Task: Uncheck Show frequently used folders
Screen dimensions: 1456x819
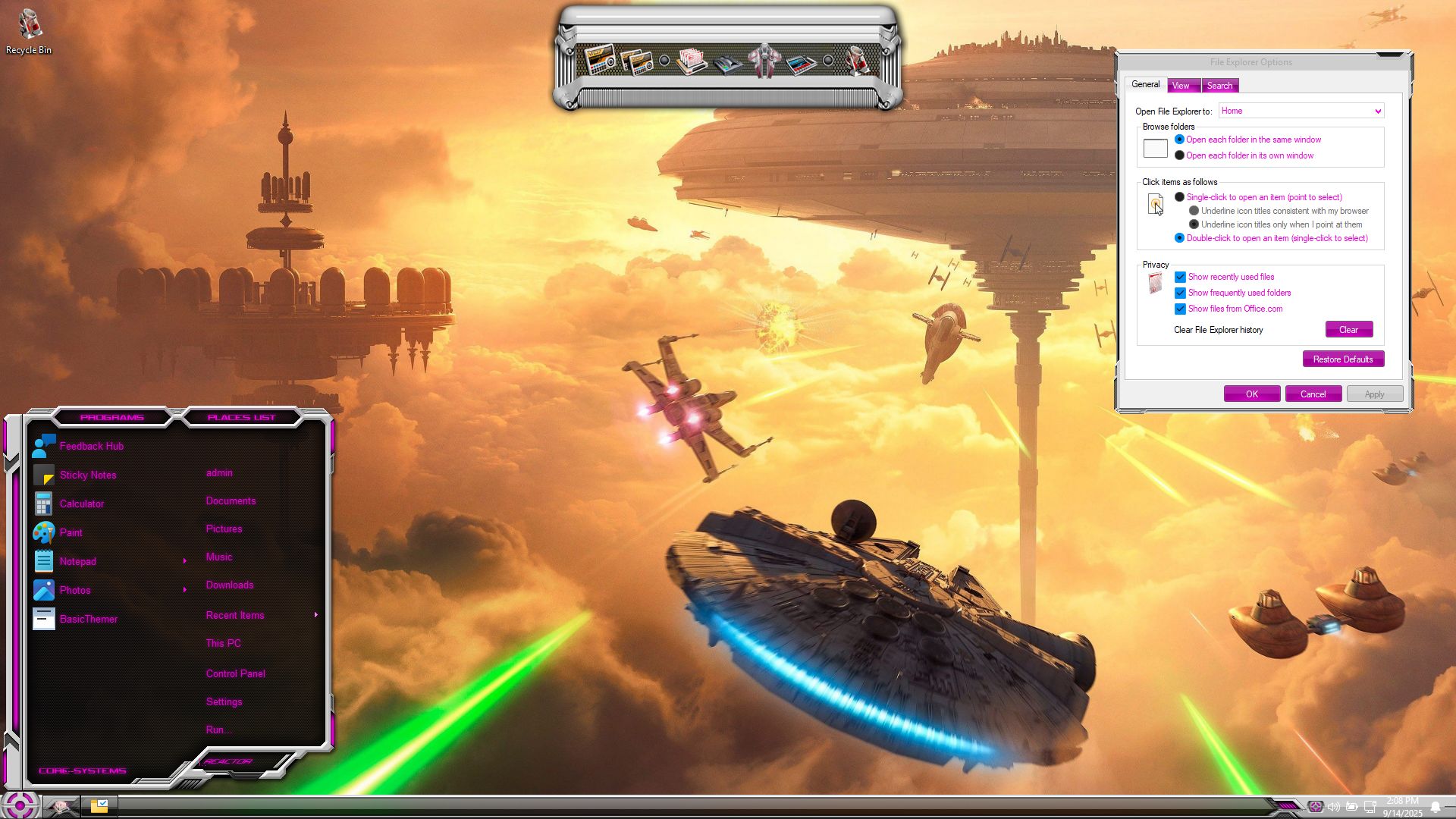Action: click(1180, 293)
